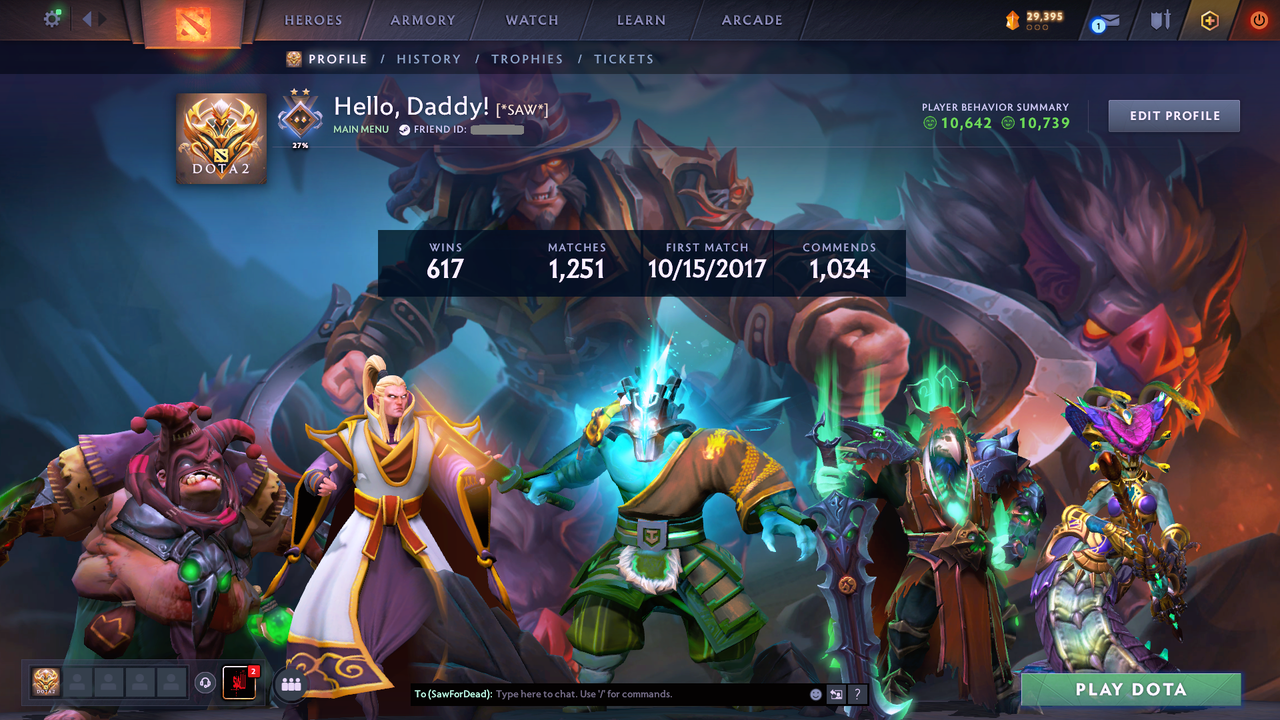The height and width of the screenshot is (720, 1280).
Task: Open the notifications envelope icon
Action: (x=1110, y=18)
